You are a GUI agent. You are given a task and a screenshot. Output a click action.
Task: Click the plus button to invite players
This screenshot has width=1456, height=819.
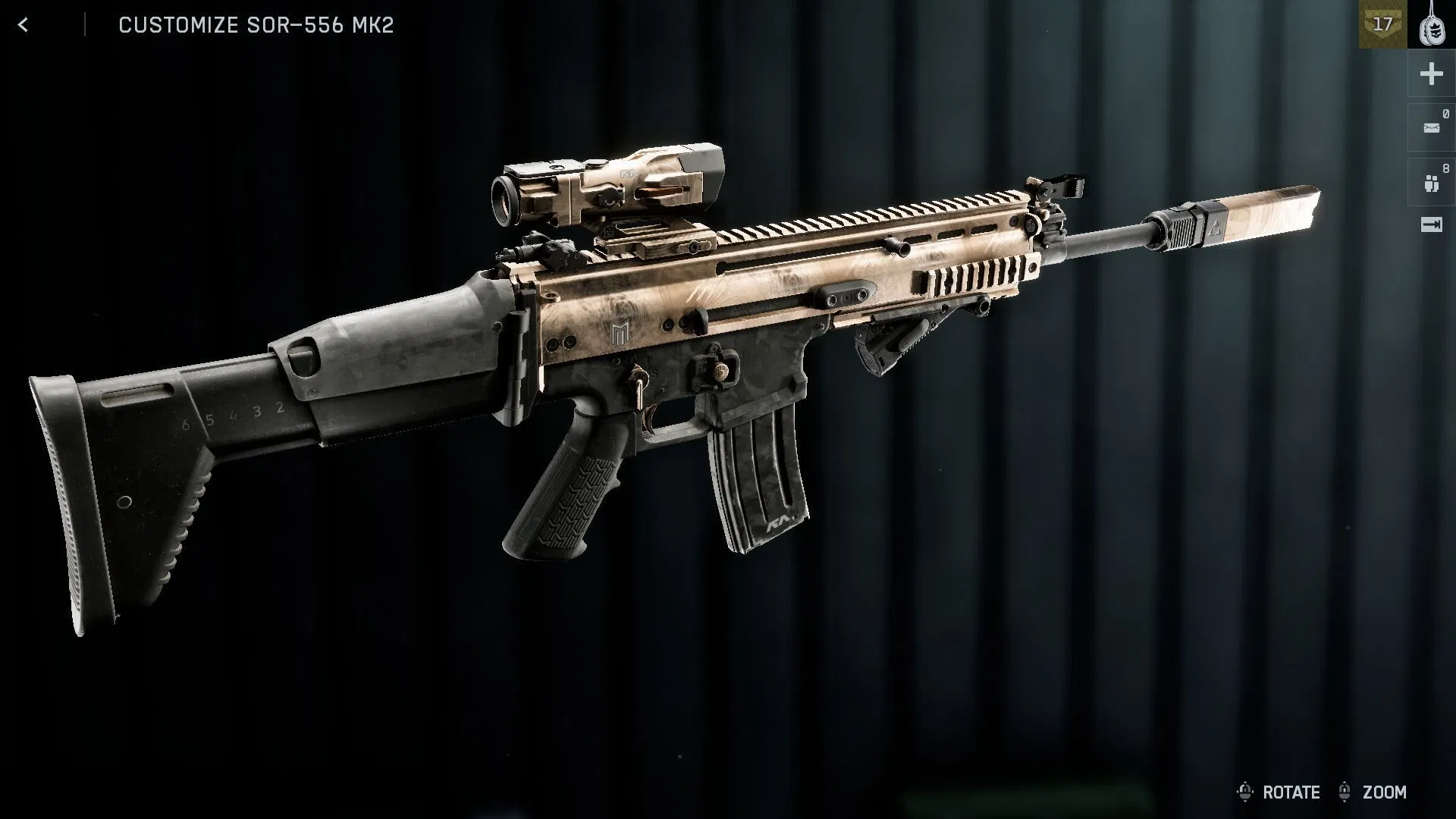click(1431, 74)
